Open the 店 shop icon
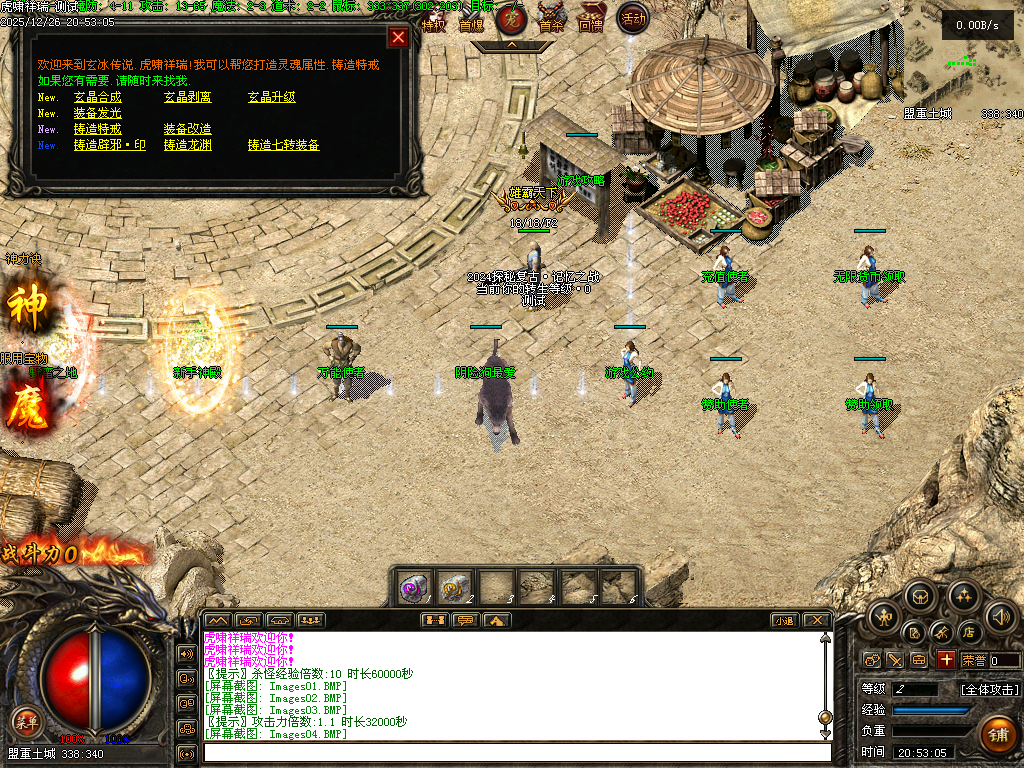 [968, 632]
